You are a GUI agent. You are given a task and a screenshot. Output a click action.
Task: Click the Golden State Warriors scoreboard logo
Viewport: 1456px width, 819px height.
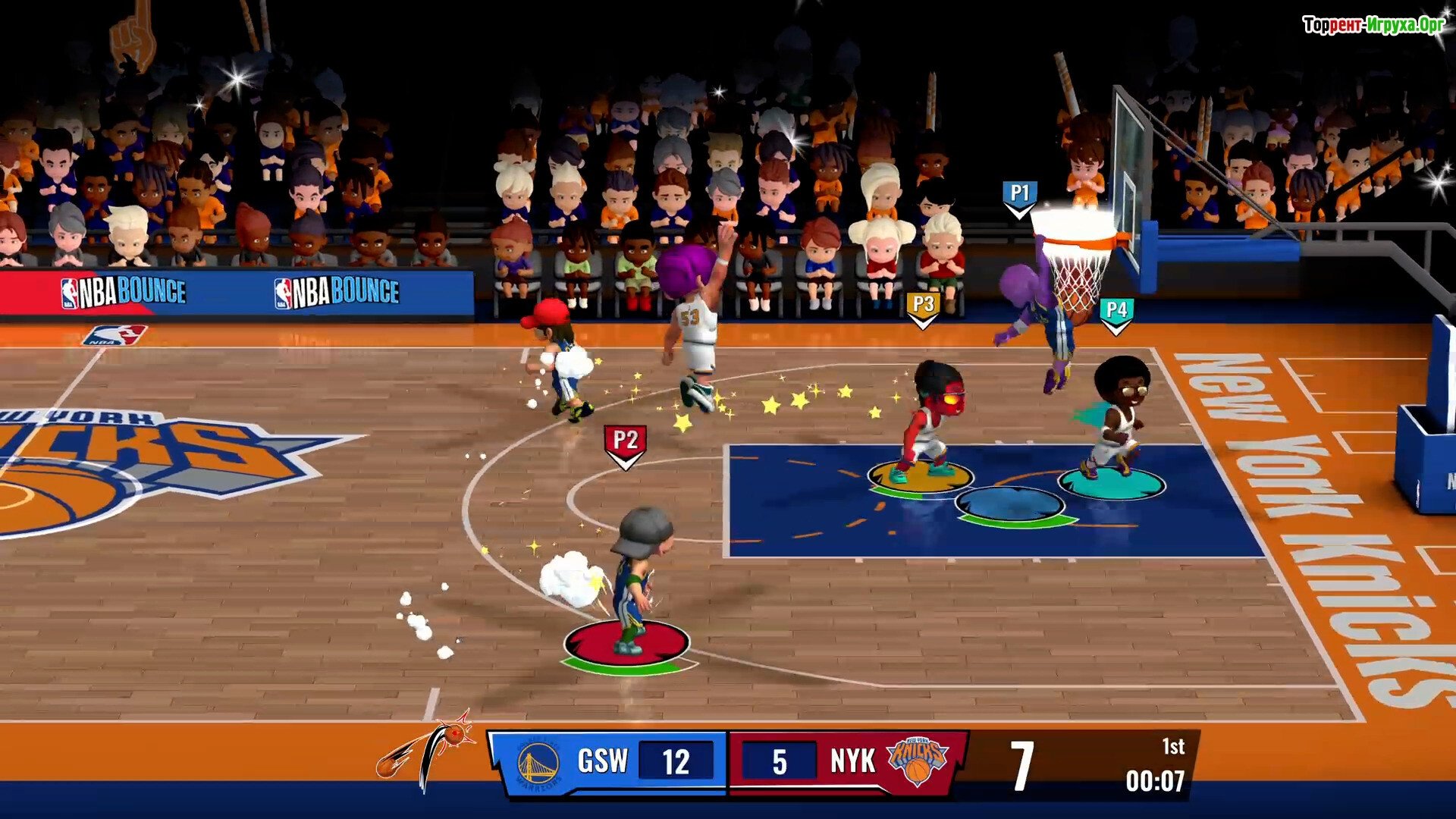tap(538, 764)
